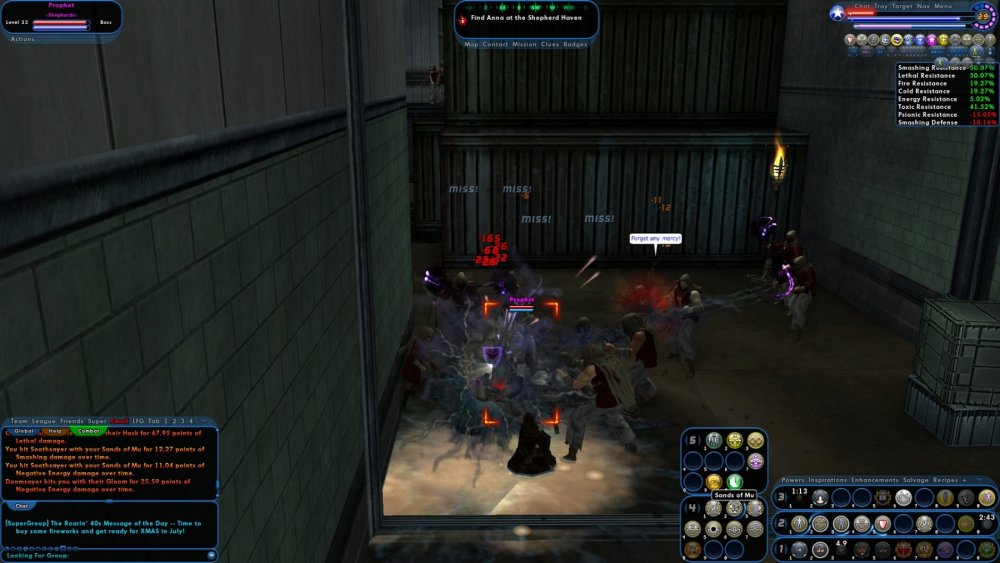View the Badges window
Screen dimensions: 1000x563
click(x=575, y=44)
